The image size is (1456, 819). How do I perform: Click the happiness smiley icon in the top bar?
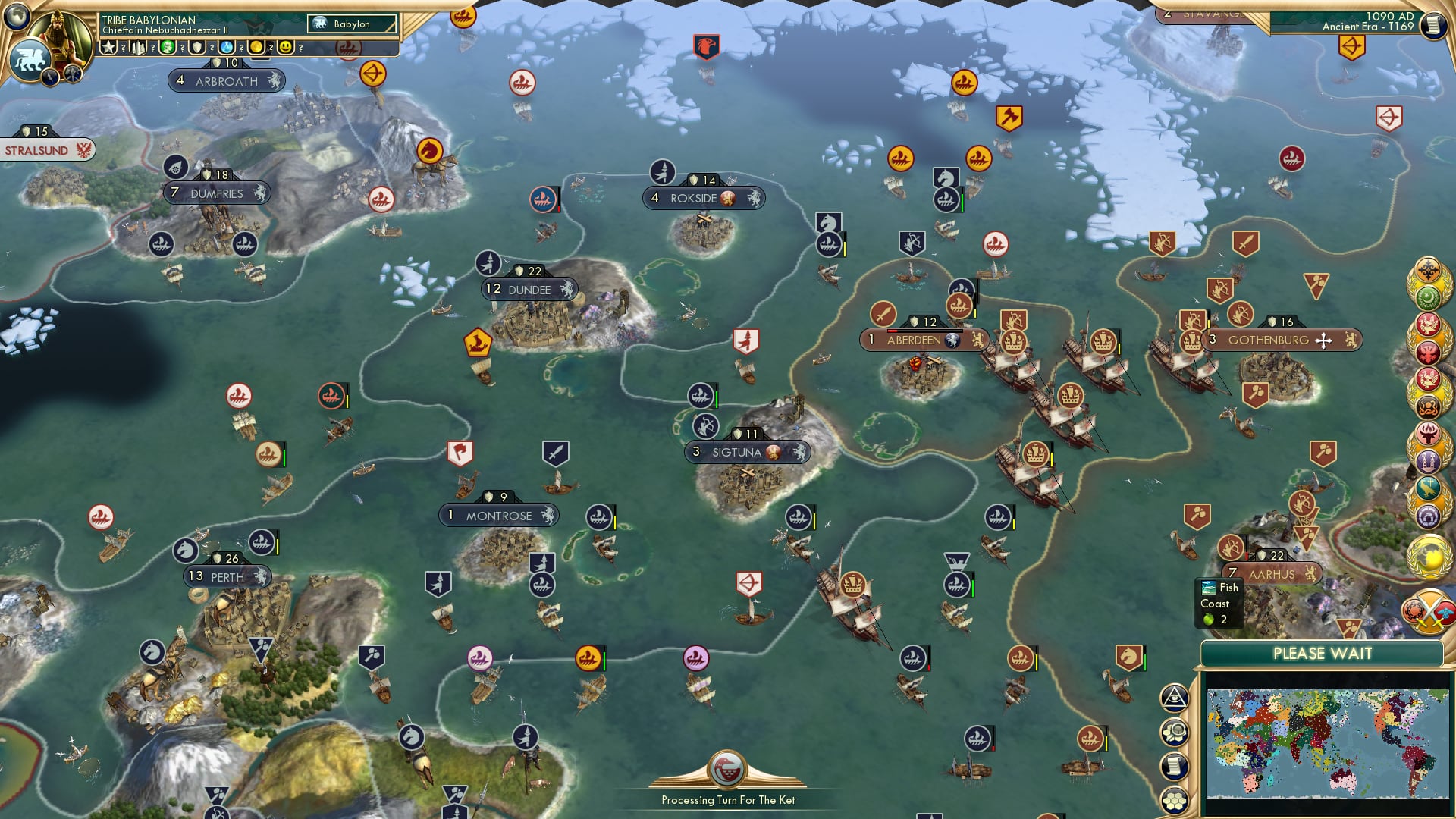[287, 47]
